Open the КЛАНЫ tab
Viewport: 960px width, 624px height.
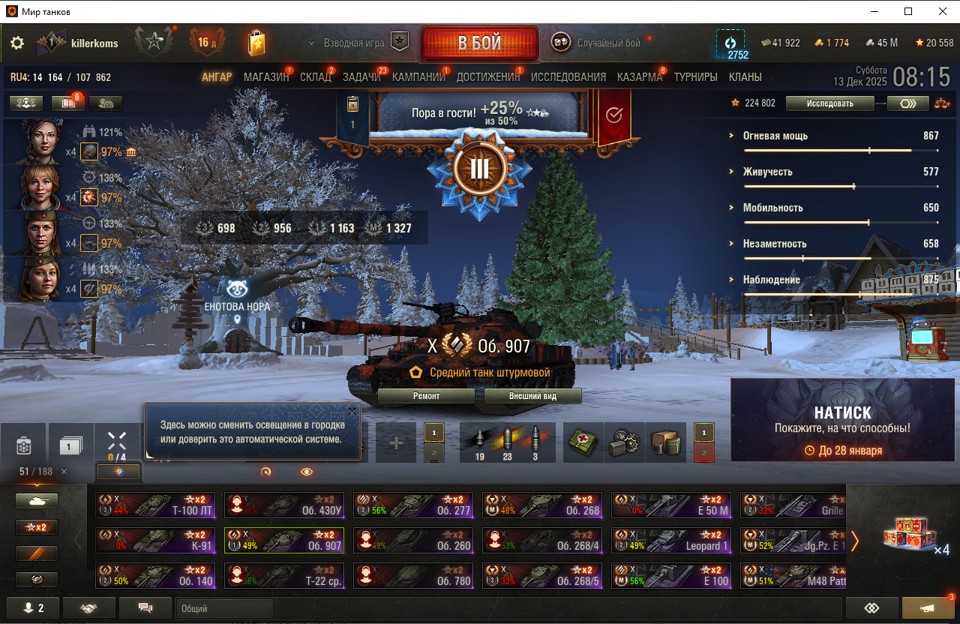point(745,77)
